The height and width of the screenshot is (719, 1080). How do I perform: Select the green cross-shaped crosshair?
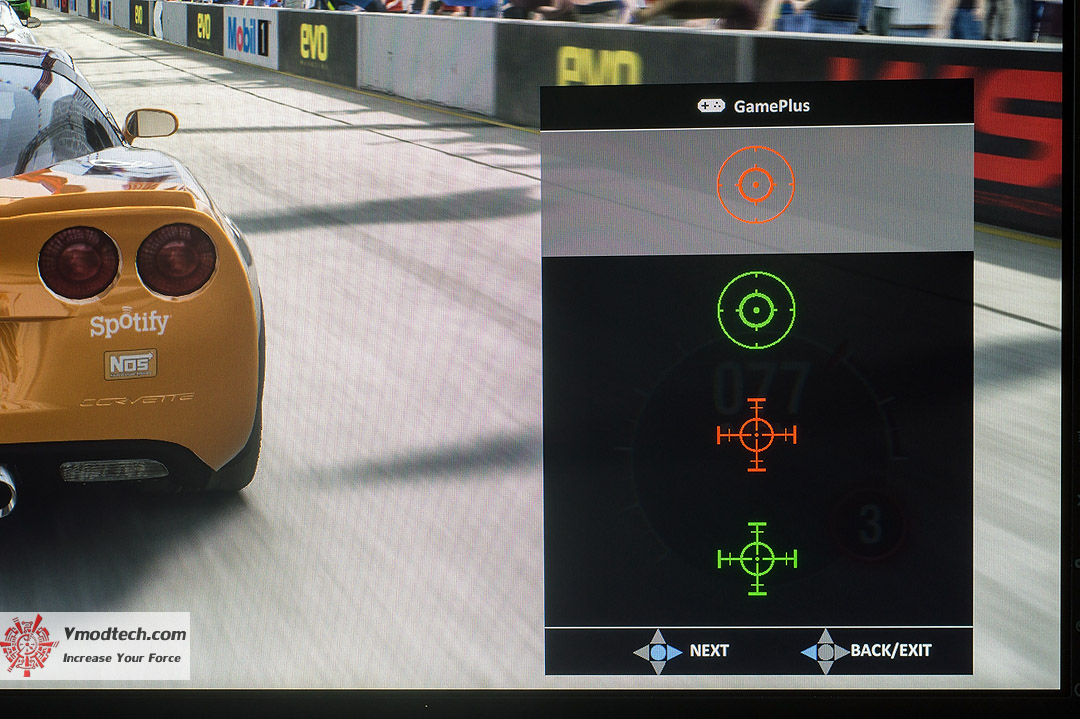click(757, 559)
